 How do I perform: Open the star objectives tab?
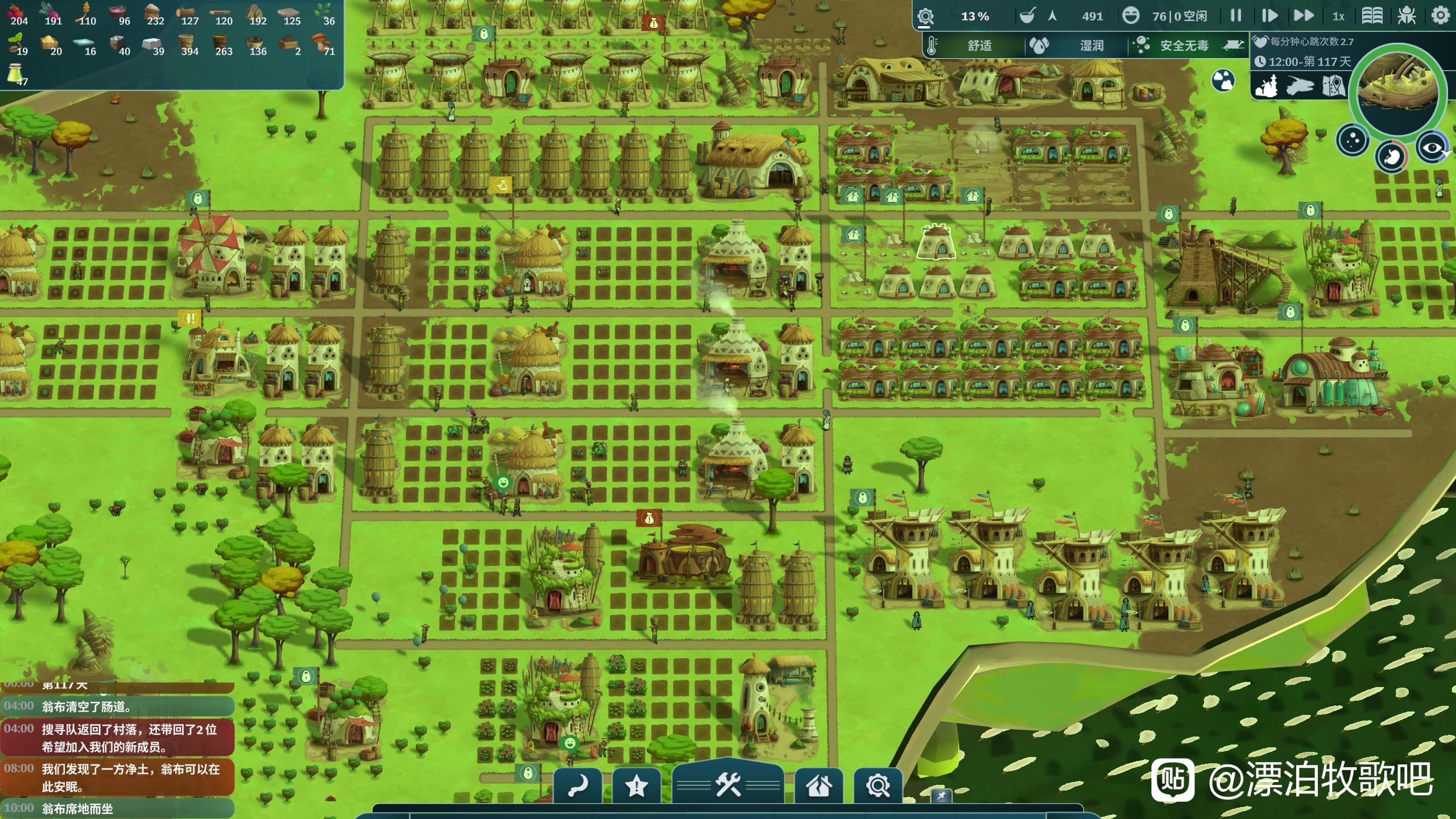636,787
